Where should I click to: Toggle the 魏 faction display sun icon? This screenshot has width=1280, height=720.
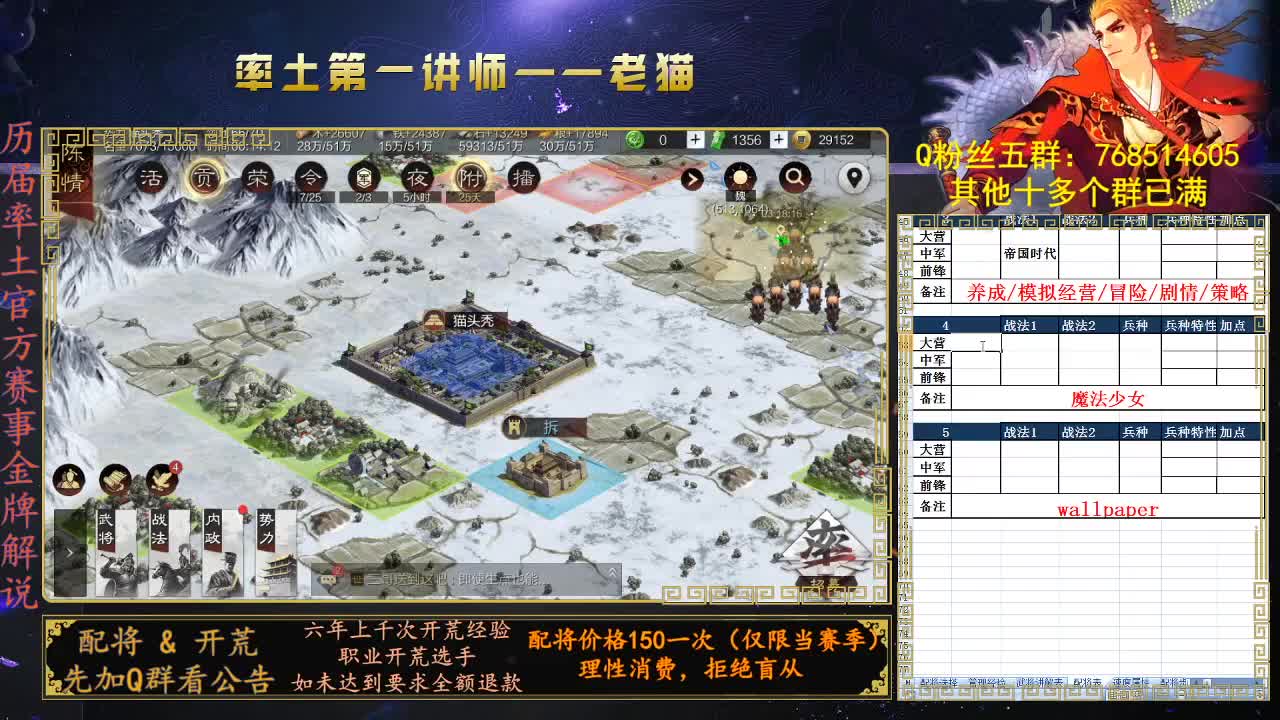click(740, 177)
